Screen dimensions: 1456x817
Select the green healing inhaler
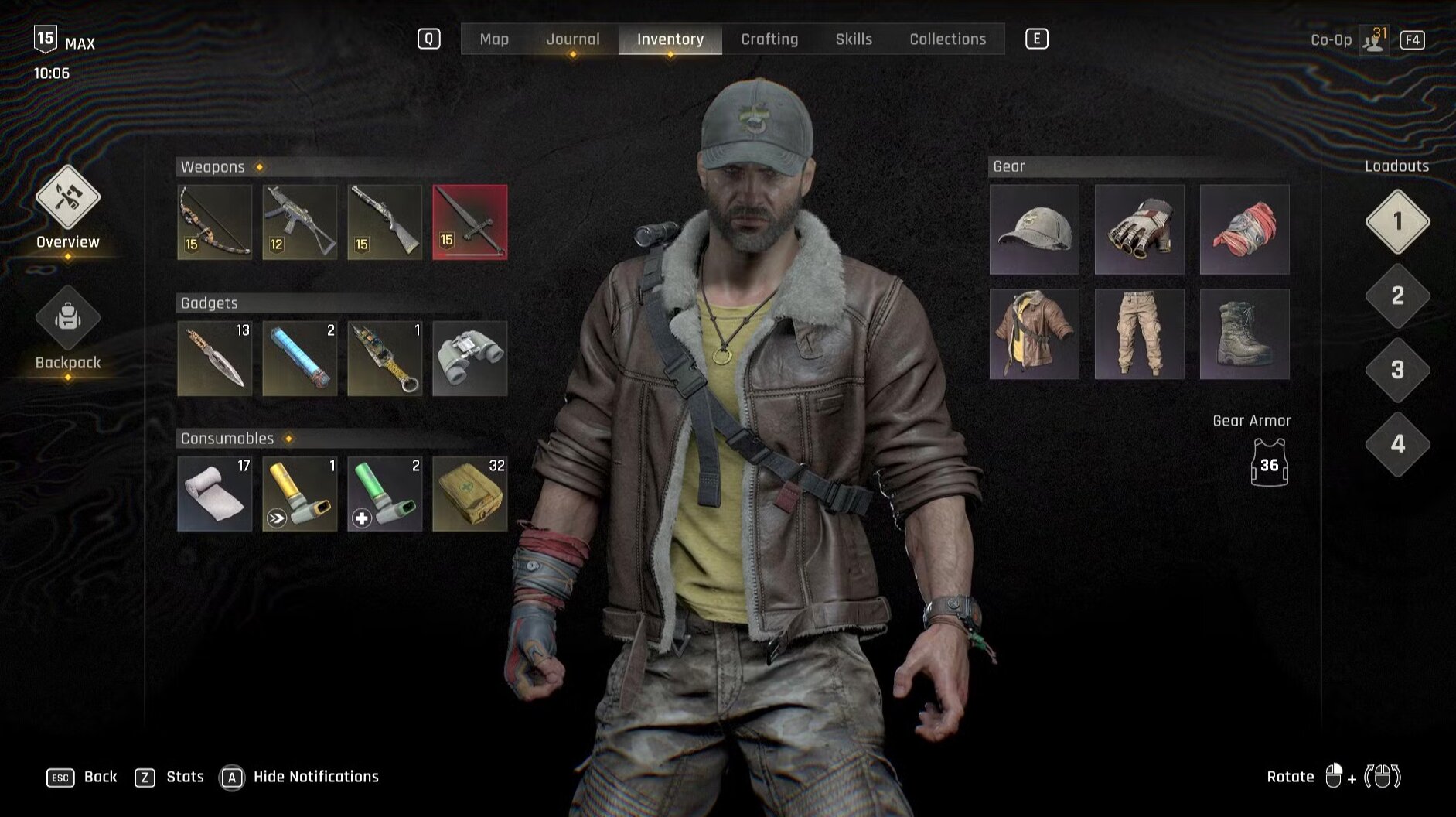pos(385,494)
